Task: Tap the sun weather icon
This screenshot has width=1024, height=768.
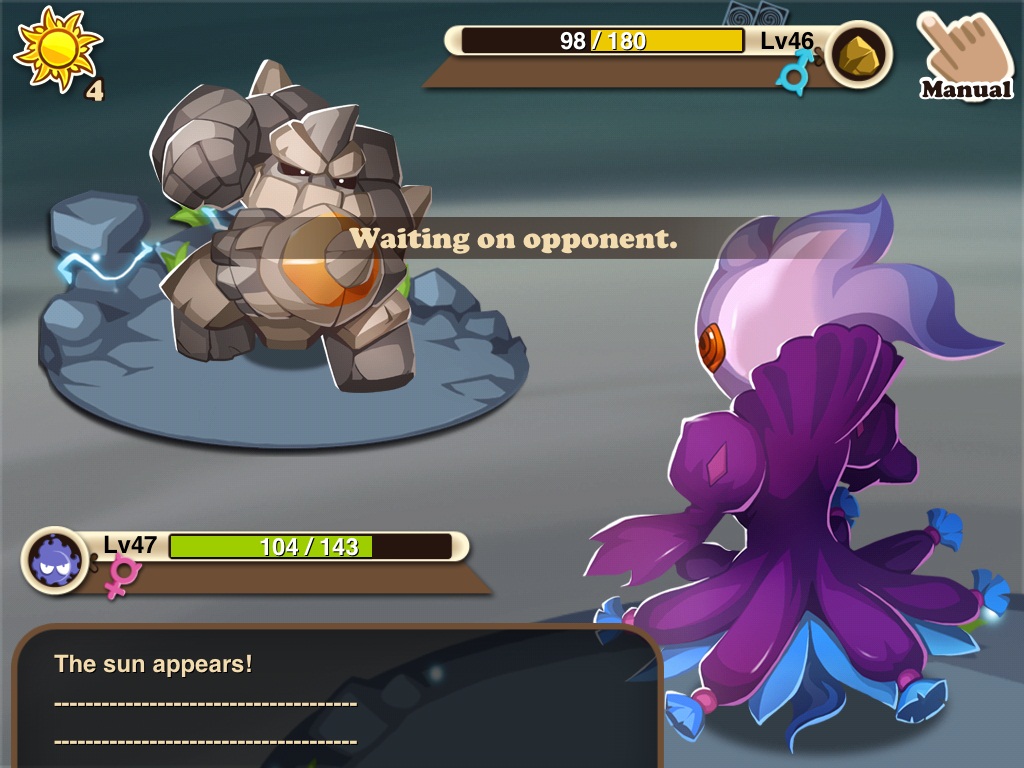Action: pos(57,48)
